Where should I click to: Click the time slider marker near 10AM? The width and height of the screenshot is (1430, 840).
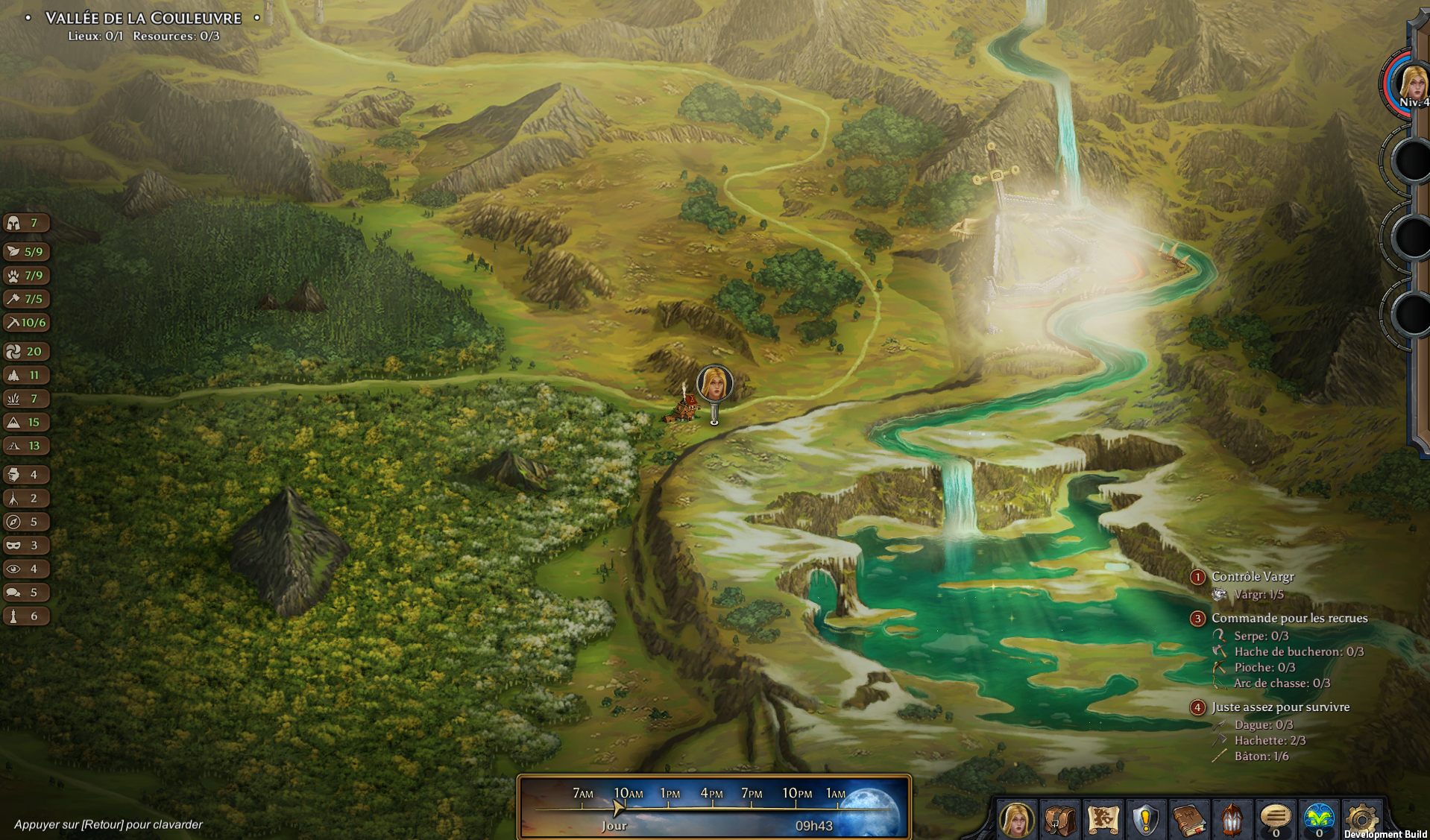click(x=617, y=806)
